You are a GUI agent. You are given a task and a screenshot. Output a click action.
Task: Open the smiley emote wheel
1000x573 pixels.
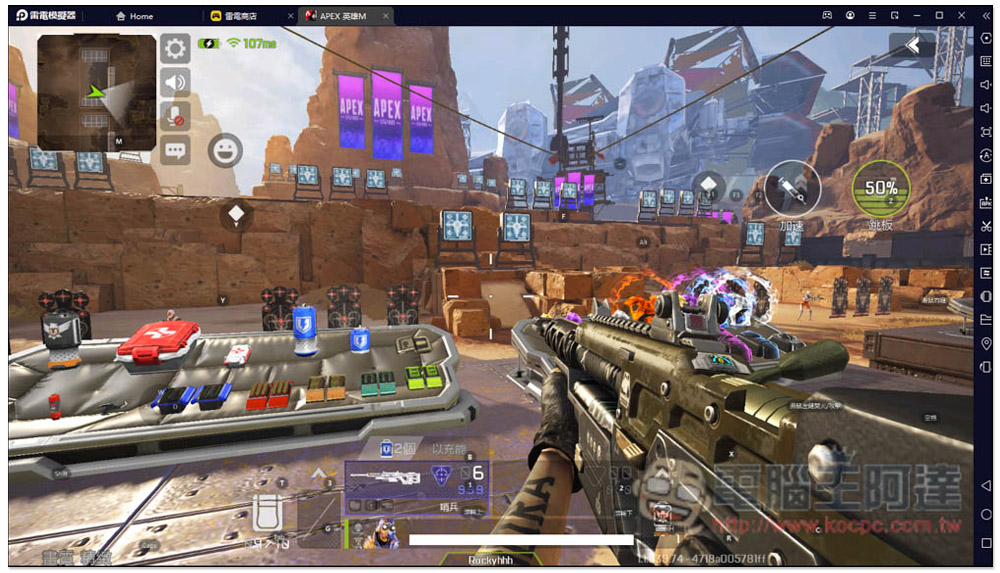[x=225, y=151]
